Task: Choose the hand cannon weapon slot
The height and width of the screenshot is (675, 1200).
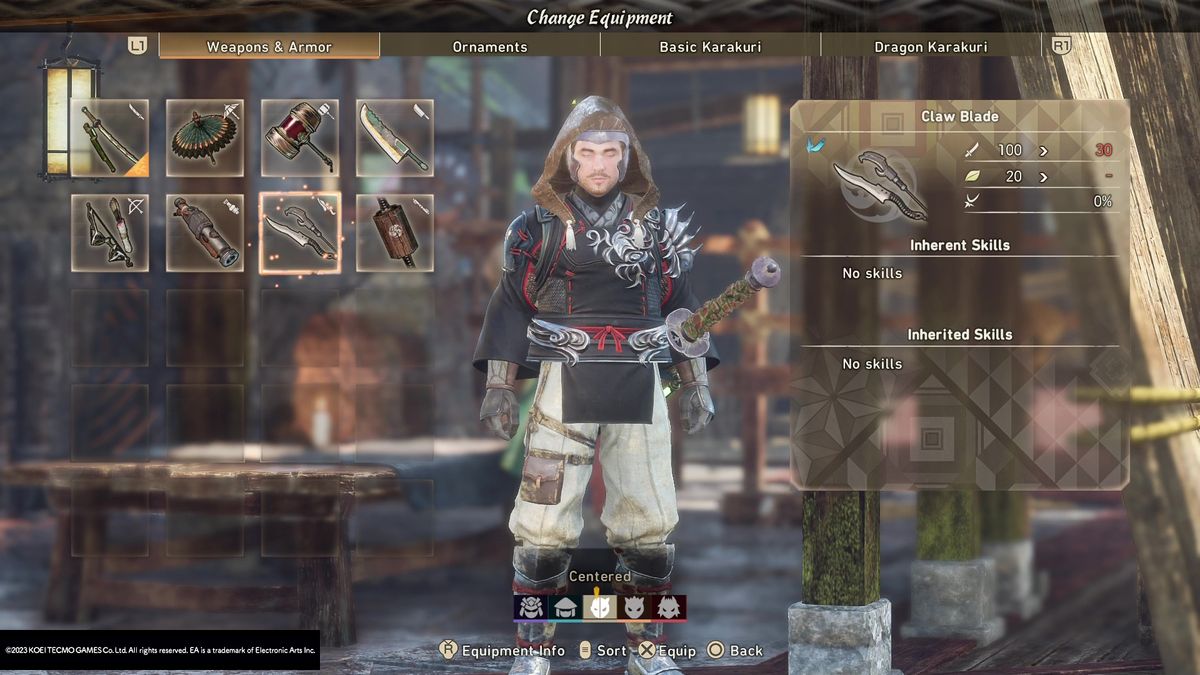Action: tap(205, 233)
